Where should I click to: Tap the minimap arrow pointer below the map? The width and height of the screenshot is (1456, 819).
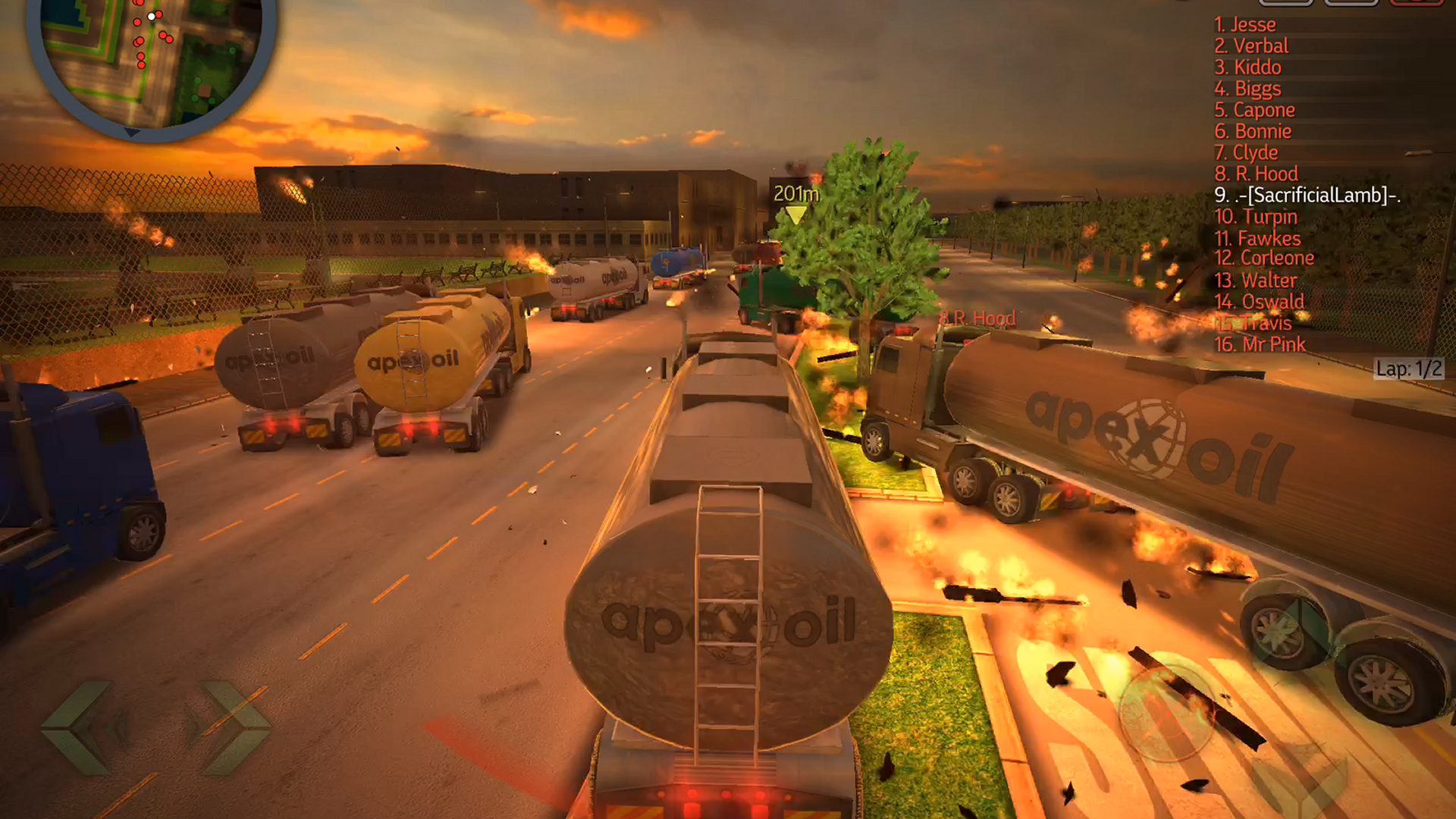pyautogui.click(x=133, y=133)
